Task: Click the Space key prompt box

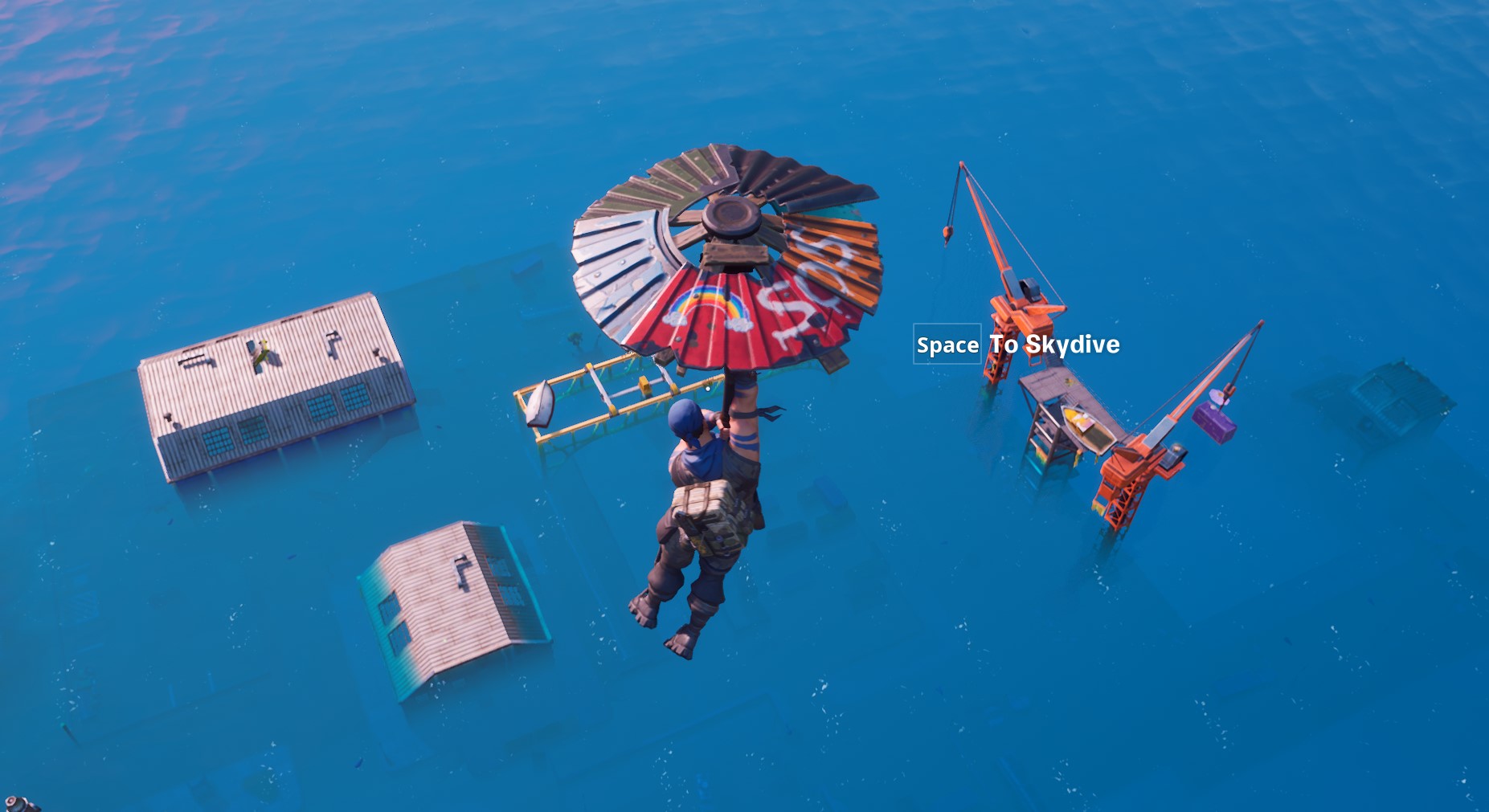Action: (949, 345)
